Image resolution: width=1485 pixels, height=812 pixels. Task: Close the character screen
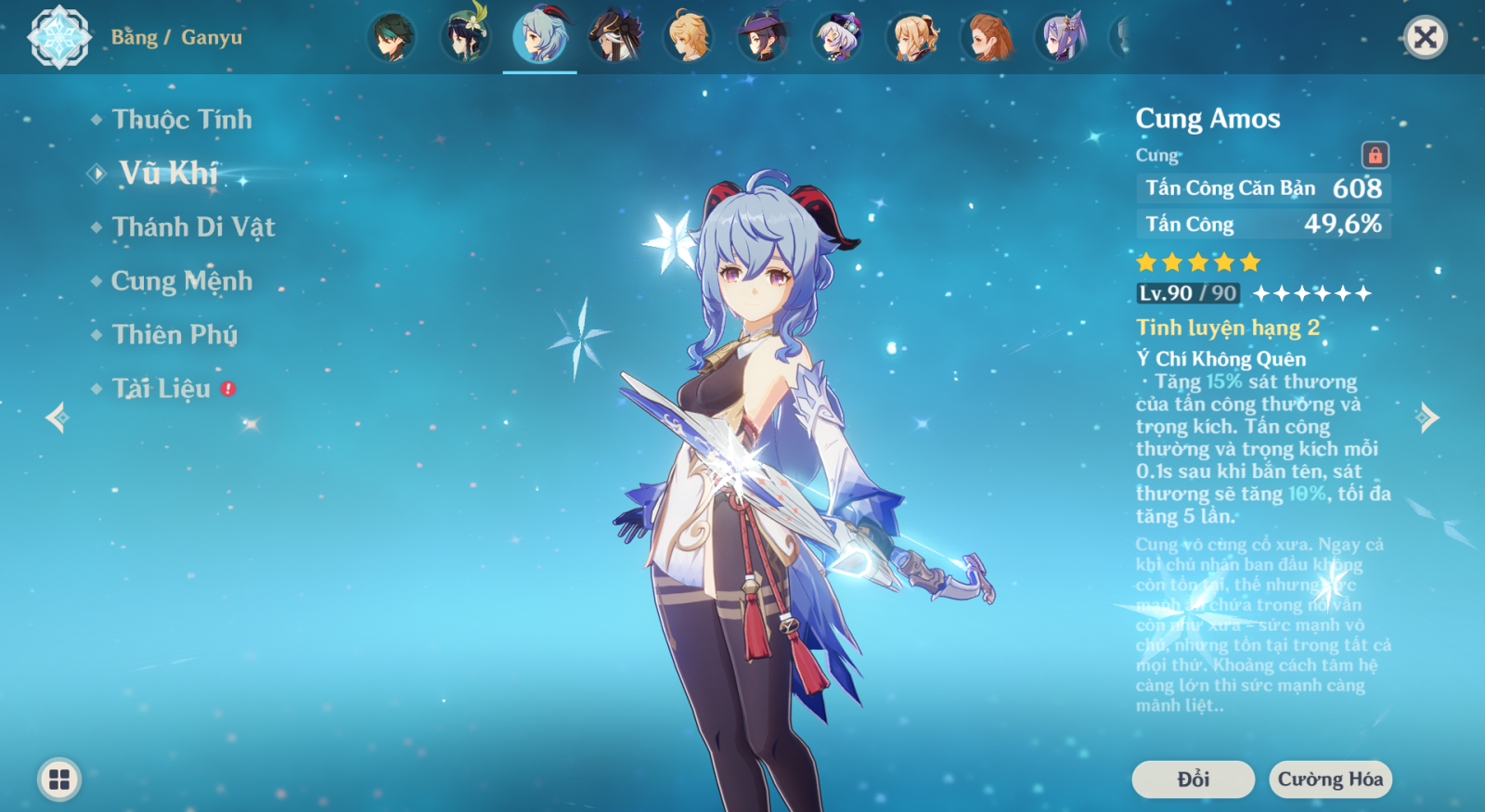pos(1425,37)
